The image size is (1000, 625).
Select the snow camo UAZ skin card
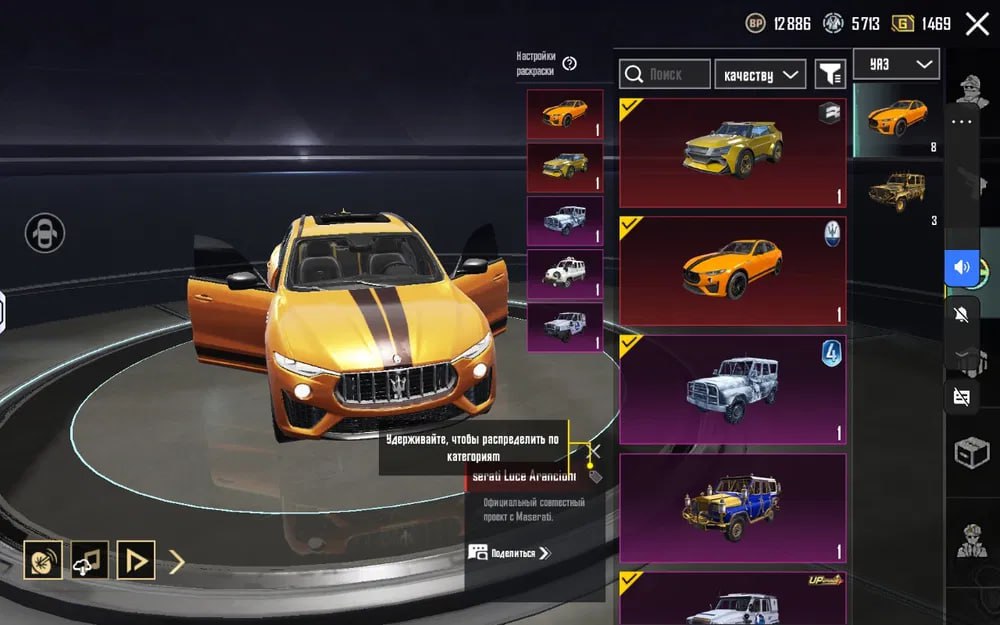(x=732, y=389)
